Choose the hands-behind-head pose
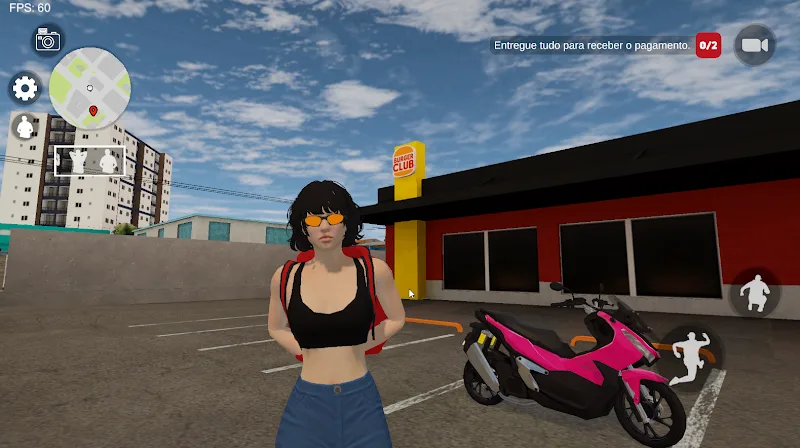Image resolution: width=800 pixels, height=448 pixels. [x=76, y=160]
